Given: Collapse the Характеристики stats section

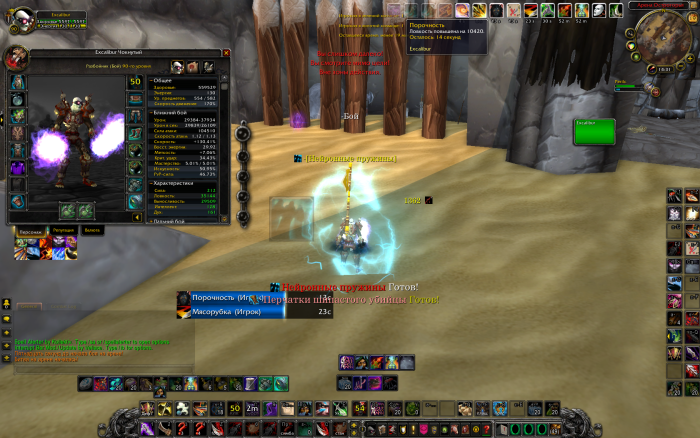Looking at the screenshot, I should coord(151,183).
